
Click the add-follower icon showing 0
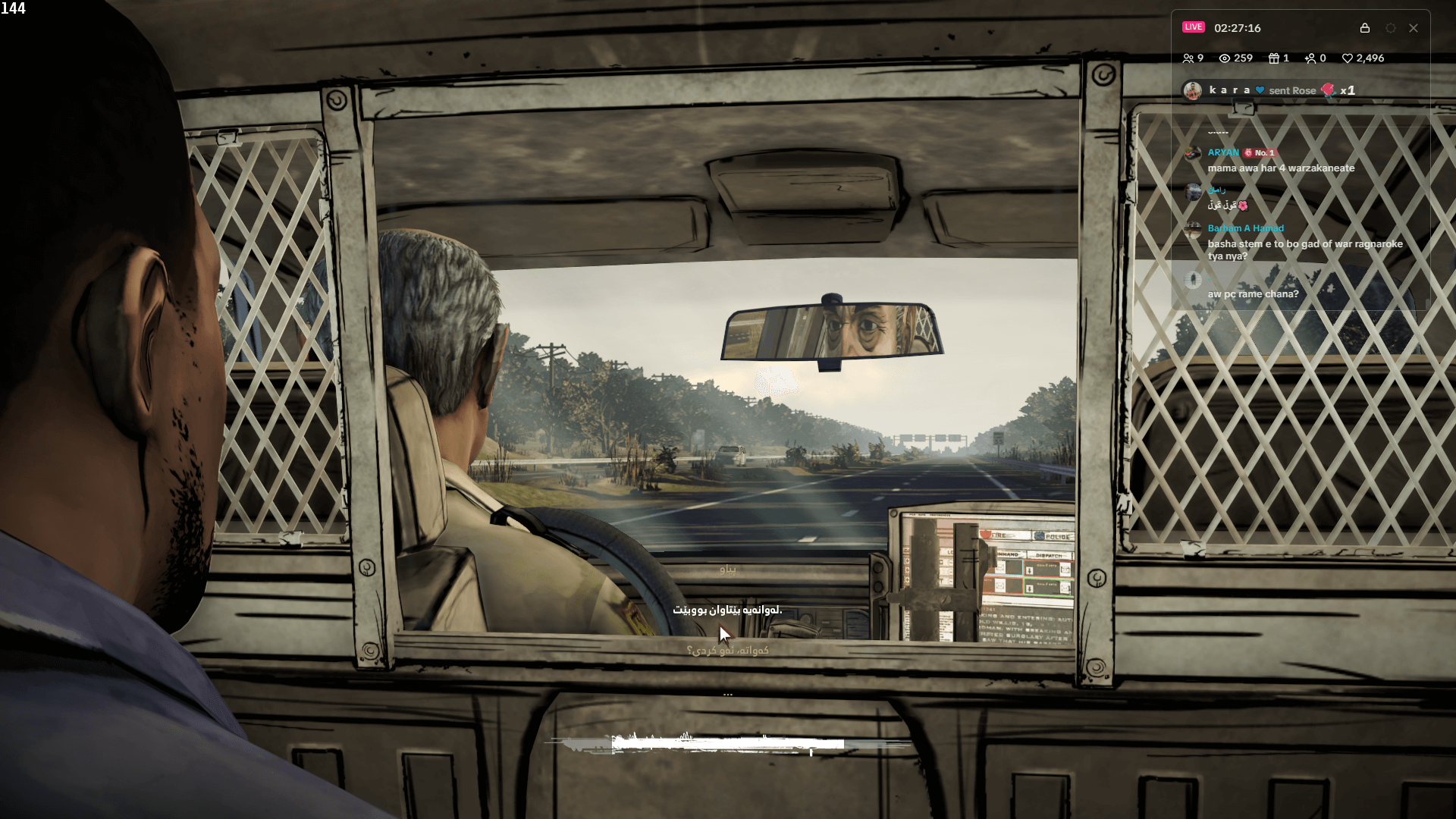click(x=1310, y=58)
